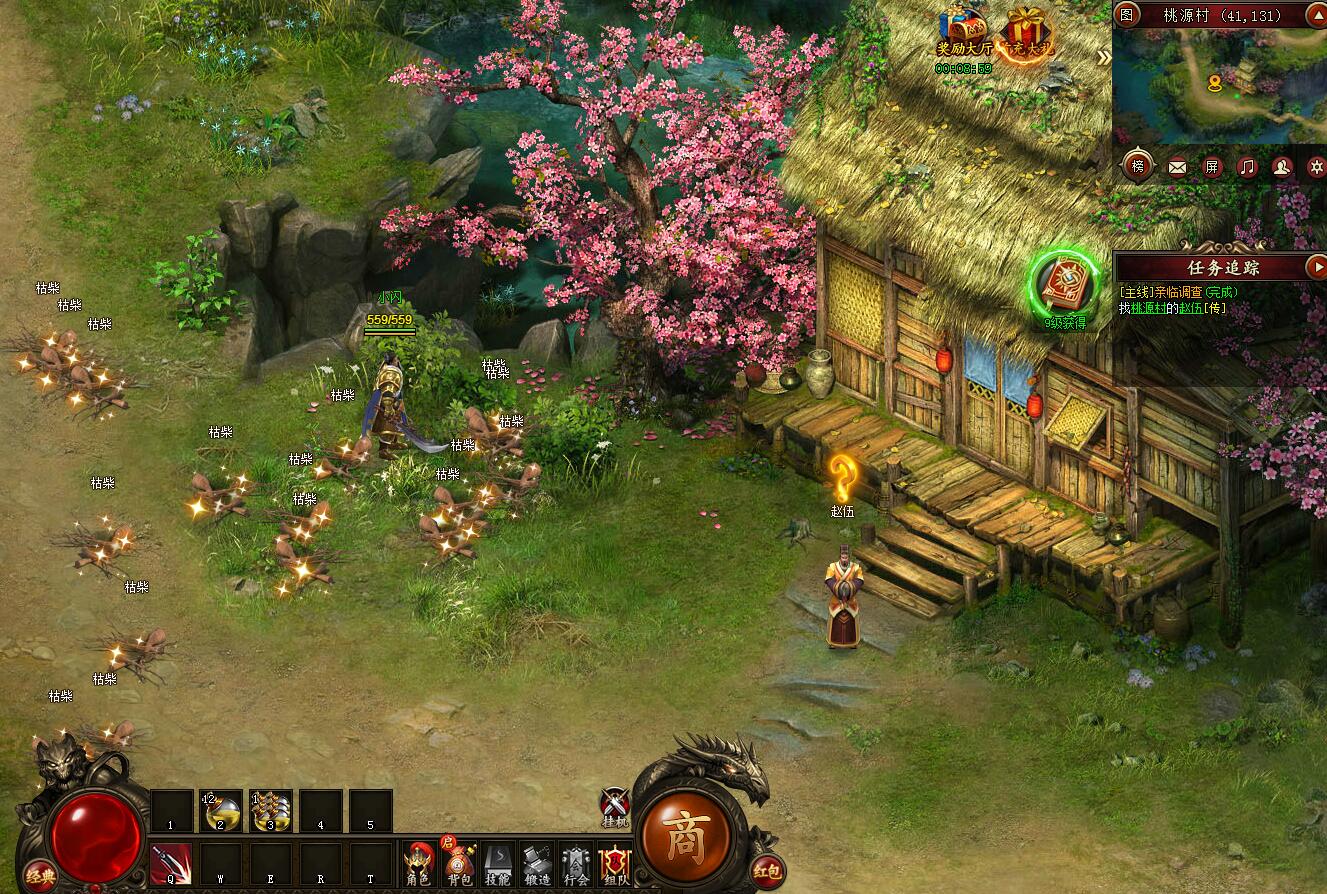Use the yellow potion in hotbar slot 2
The height and width of the screenshot is (894, 1327).
tap(221, 811)
